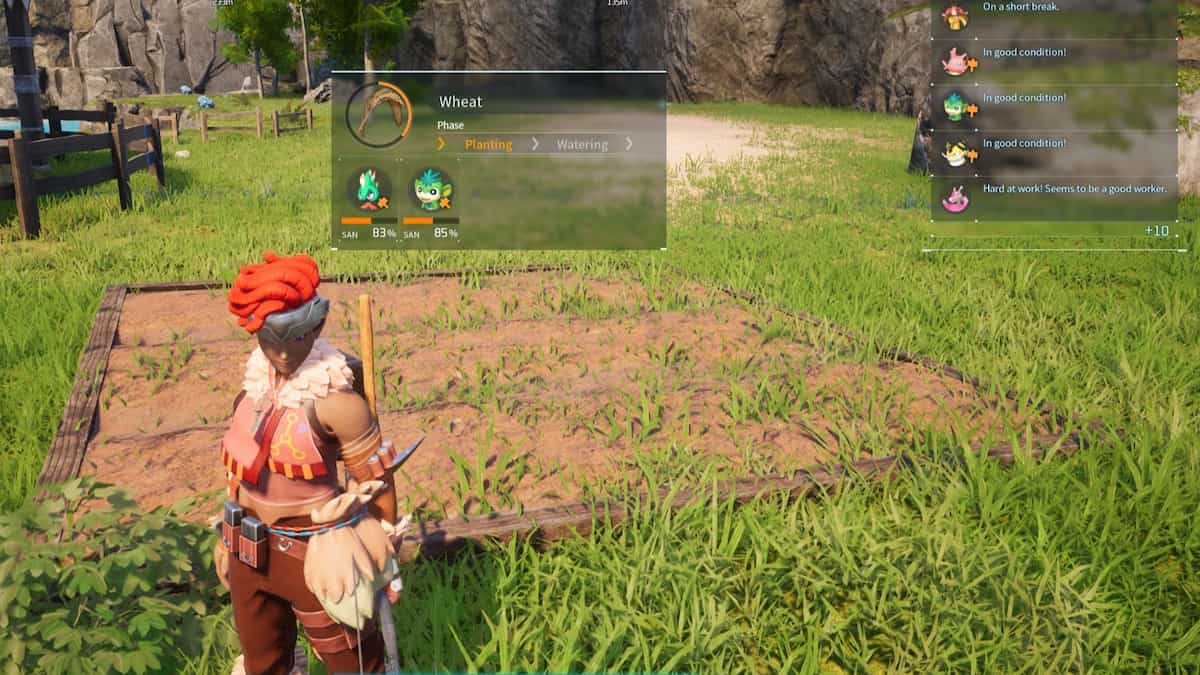Select the teal fox pal with 83% SAN
1200x675 pixels.
click(x=370, y=189)
